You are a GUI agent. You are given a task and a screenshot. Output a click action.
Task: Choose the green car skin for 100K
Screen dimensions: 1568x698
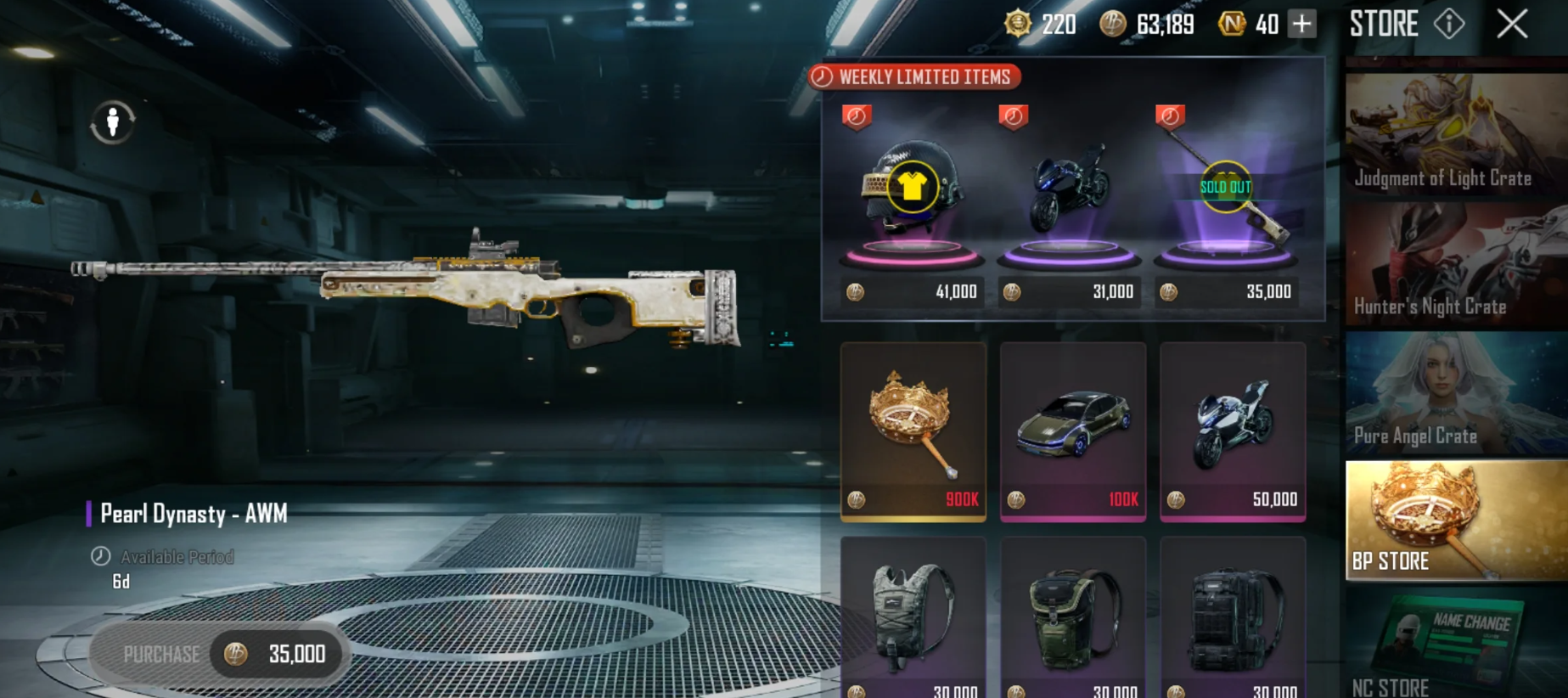coord(1073,431)
